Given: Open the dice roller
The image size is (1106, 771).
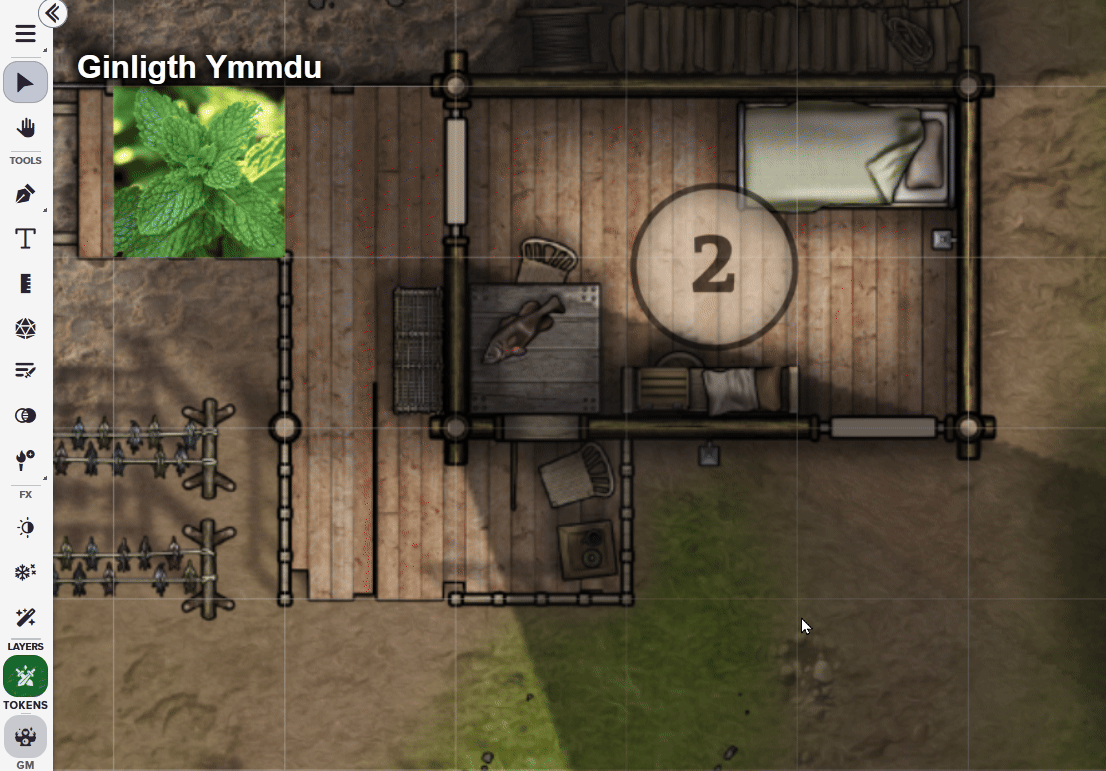Looking at the screenshot, I should click(x=26, y=328).
